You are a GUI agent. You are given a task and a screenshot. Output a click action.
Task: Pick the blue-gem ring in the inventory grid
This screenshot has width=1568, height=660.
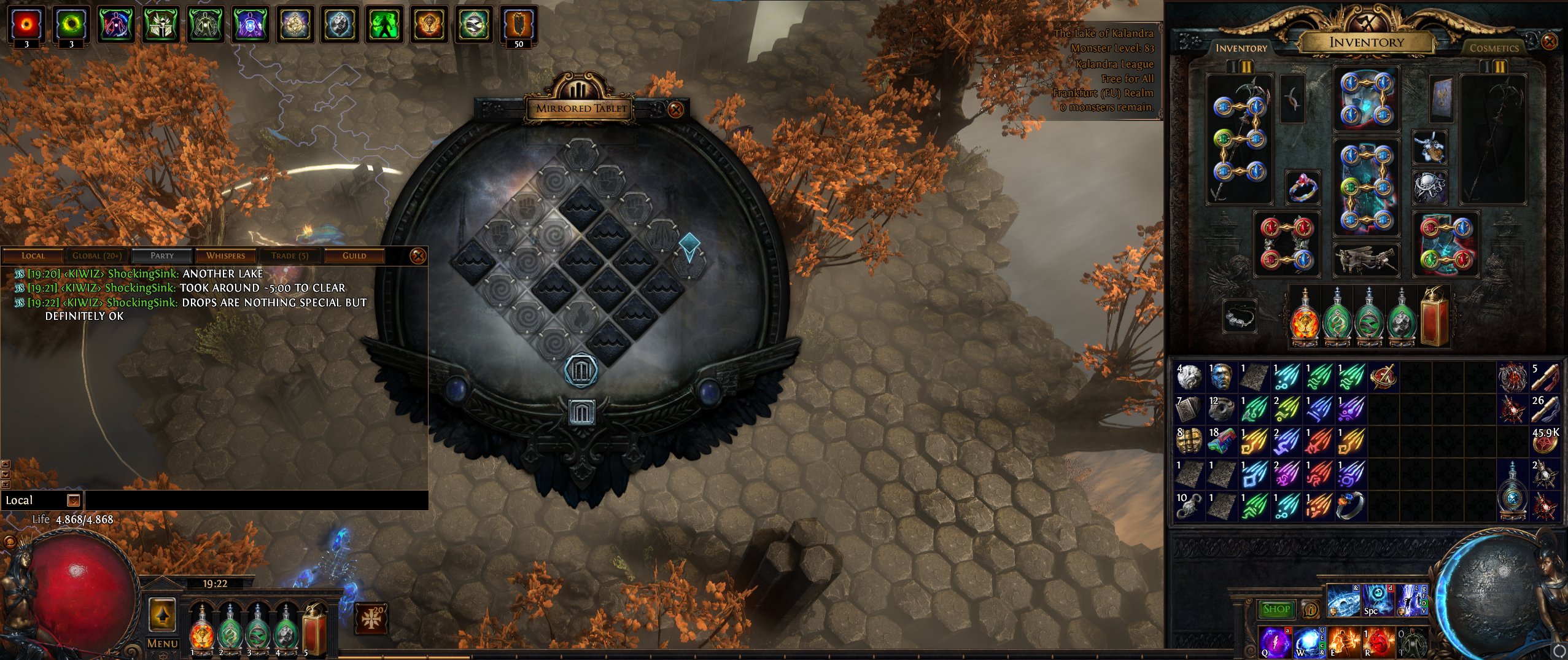click(x=1350, y=506)
